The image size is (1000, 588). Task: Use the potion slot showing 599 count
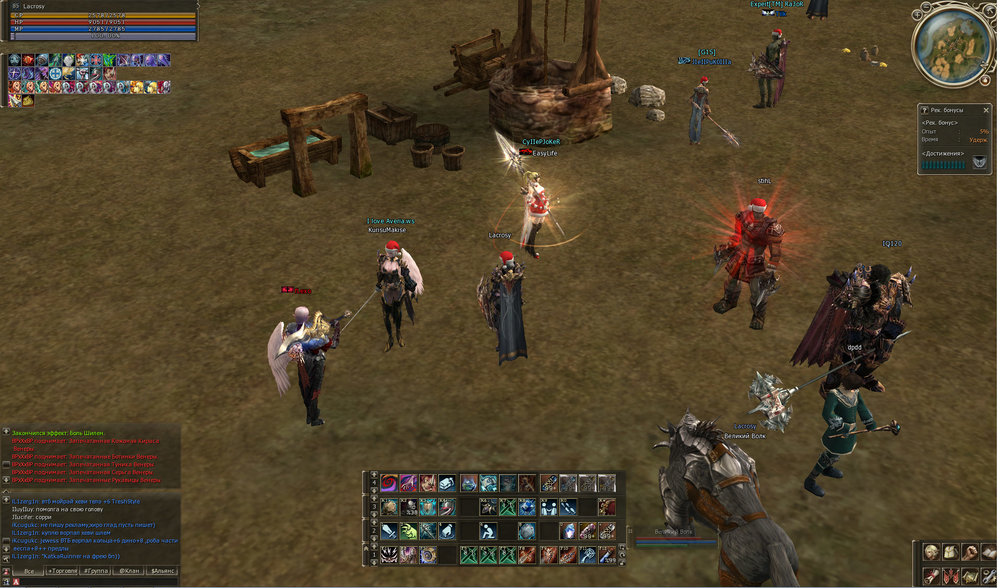(606, 554)
